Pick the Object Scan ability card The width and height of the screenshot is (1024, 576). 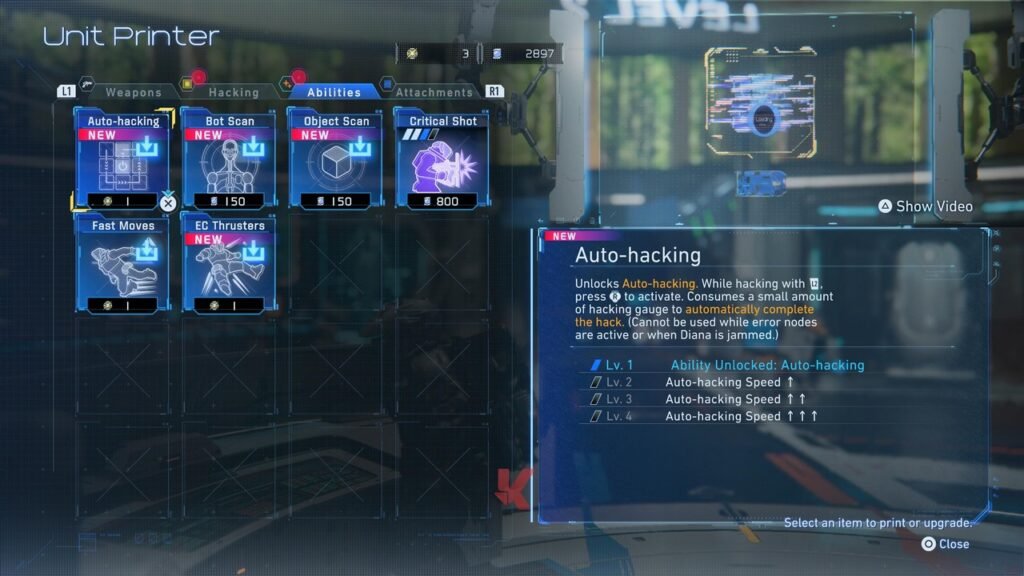click(x=335, y=160)
